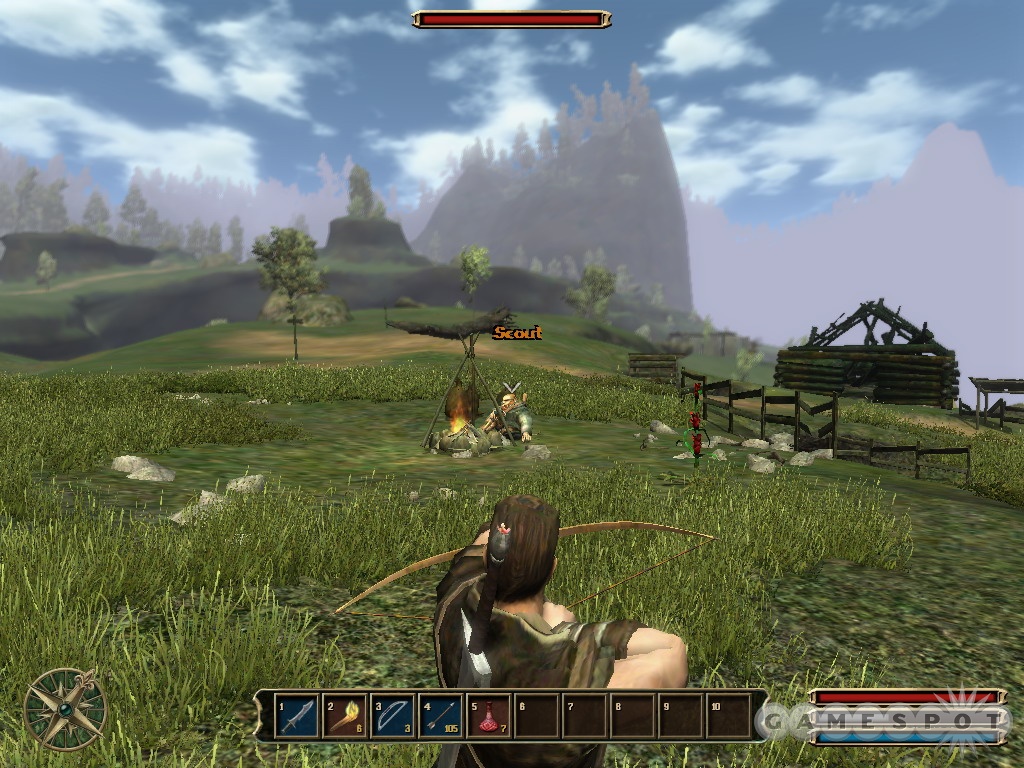Click the compass in the corner

pos(66,709)
